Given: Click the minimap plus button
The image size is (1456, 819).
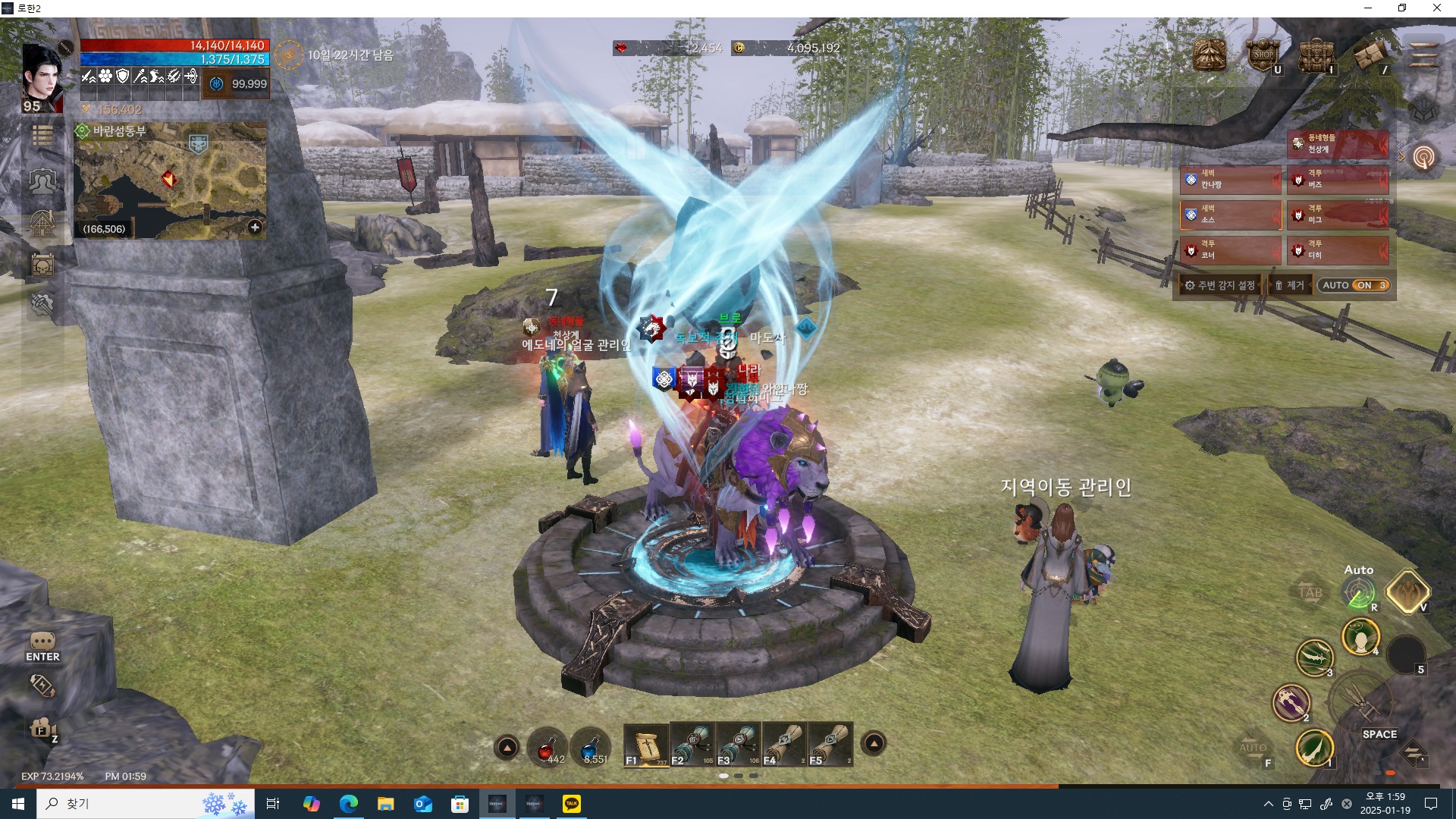Looking at the screenshot, I should point(255,227).
